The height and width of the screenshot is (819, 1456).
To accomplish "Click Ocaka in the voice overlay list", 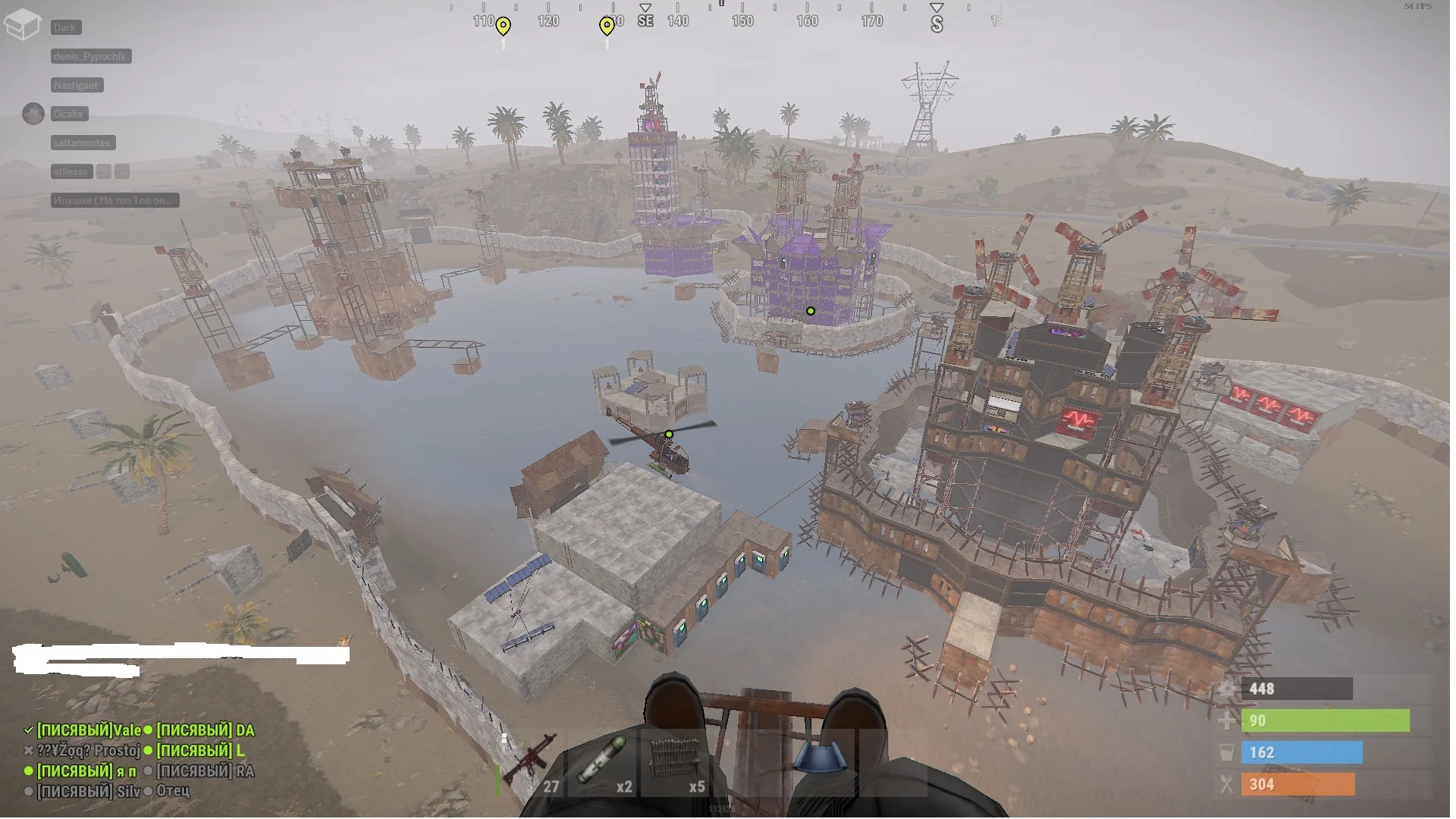I will point(68,114).
